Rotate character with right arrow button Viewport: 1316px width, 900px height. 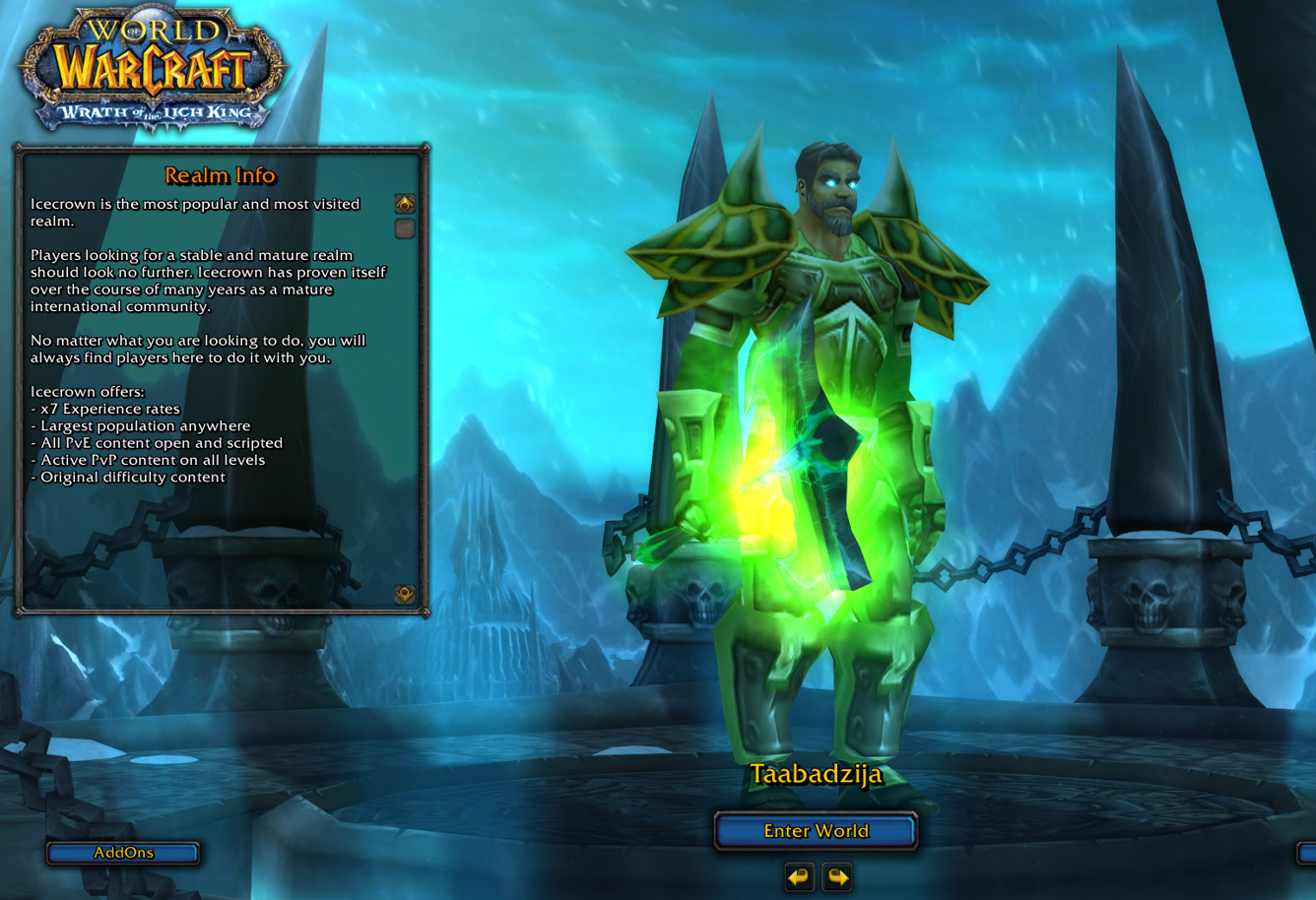837,875
